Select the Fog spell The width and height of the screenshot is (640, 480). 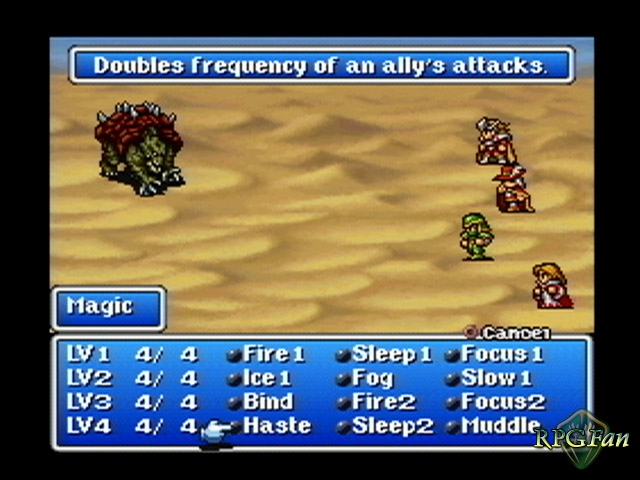coord(372,379)
